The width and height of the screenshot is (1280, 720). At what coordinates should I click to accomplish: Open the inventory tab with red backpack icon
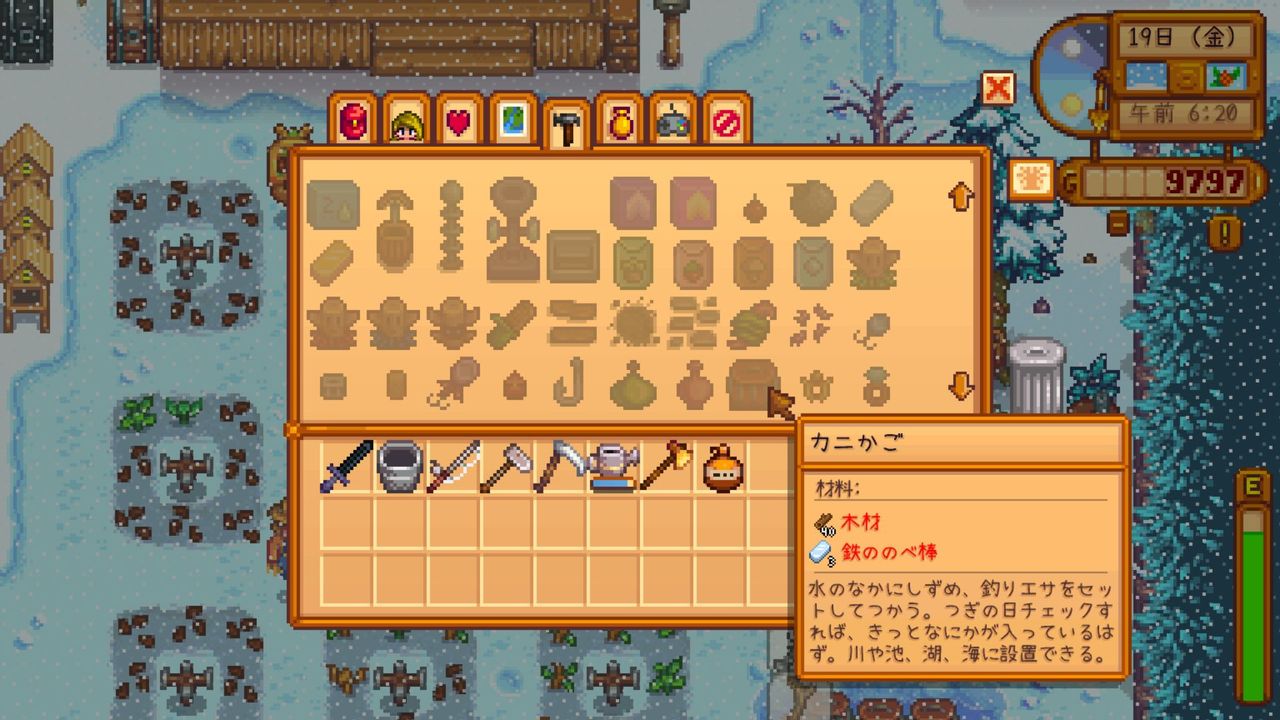click(354, 118)
